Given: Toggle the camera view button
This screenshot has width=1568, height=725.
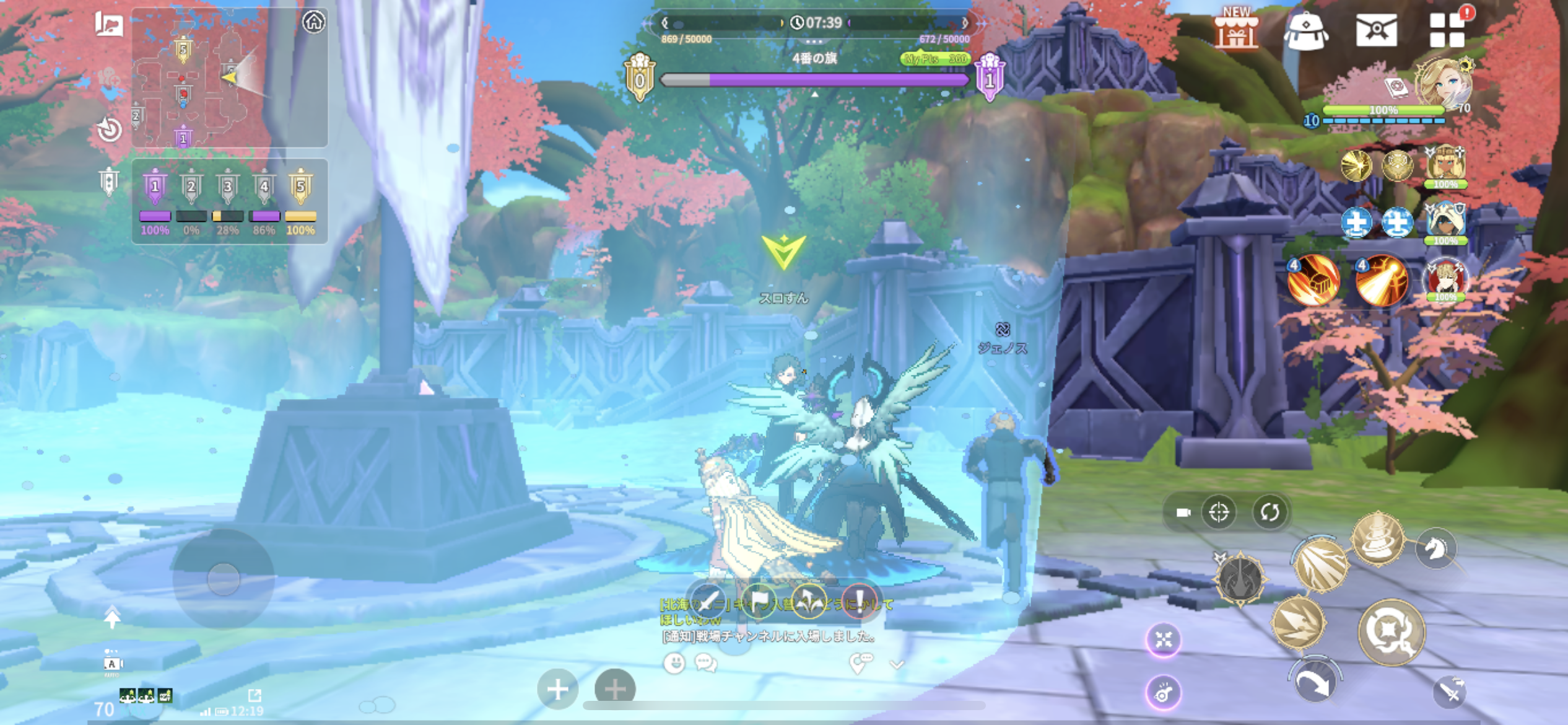Looking at the screenshot, I should pyautogui.click(x=1183, y=512).
